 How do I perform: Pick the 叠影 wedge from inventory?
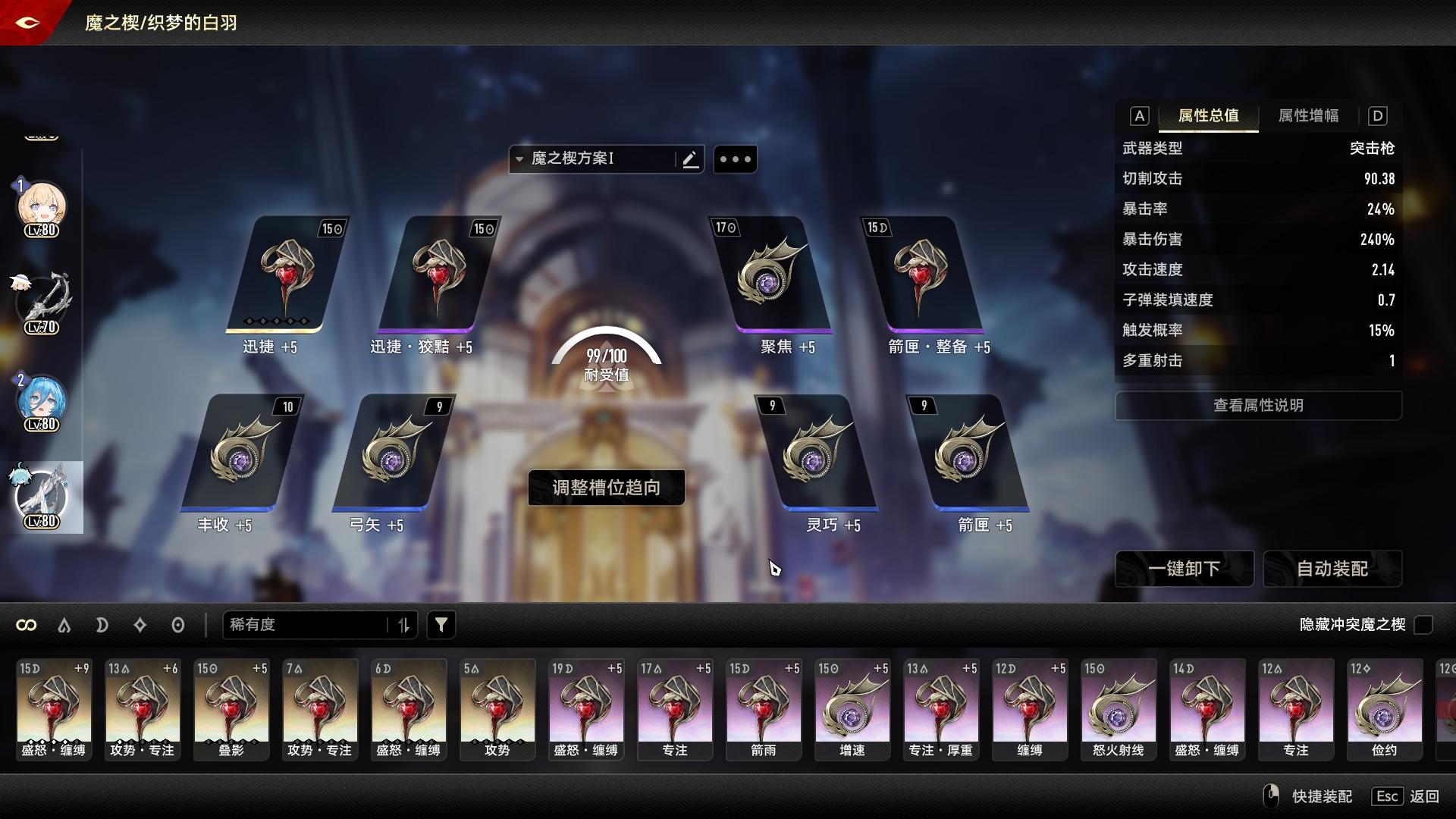point(231,709)
